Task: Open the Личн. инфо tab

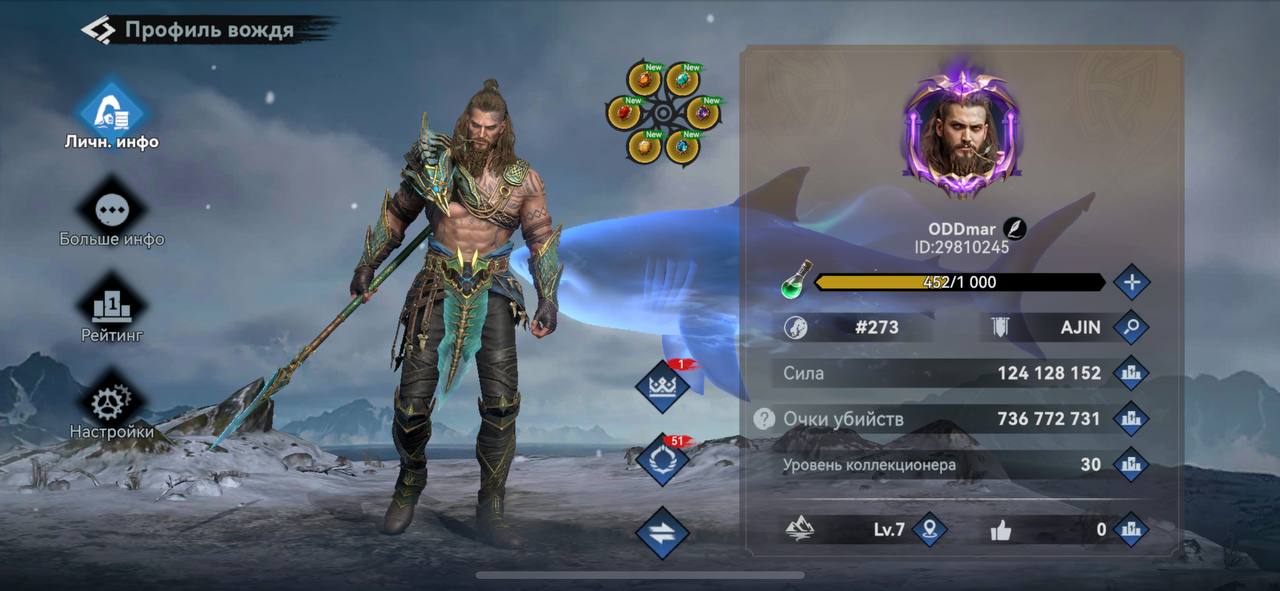Action: [x=112, y=109]
